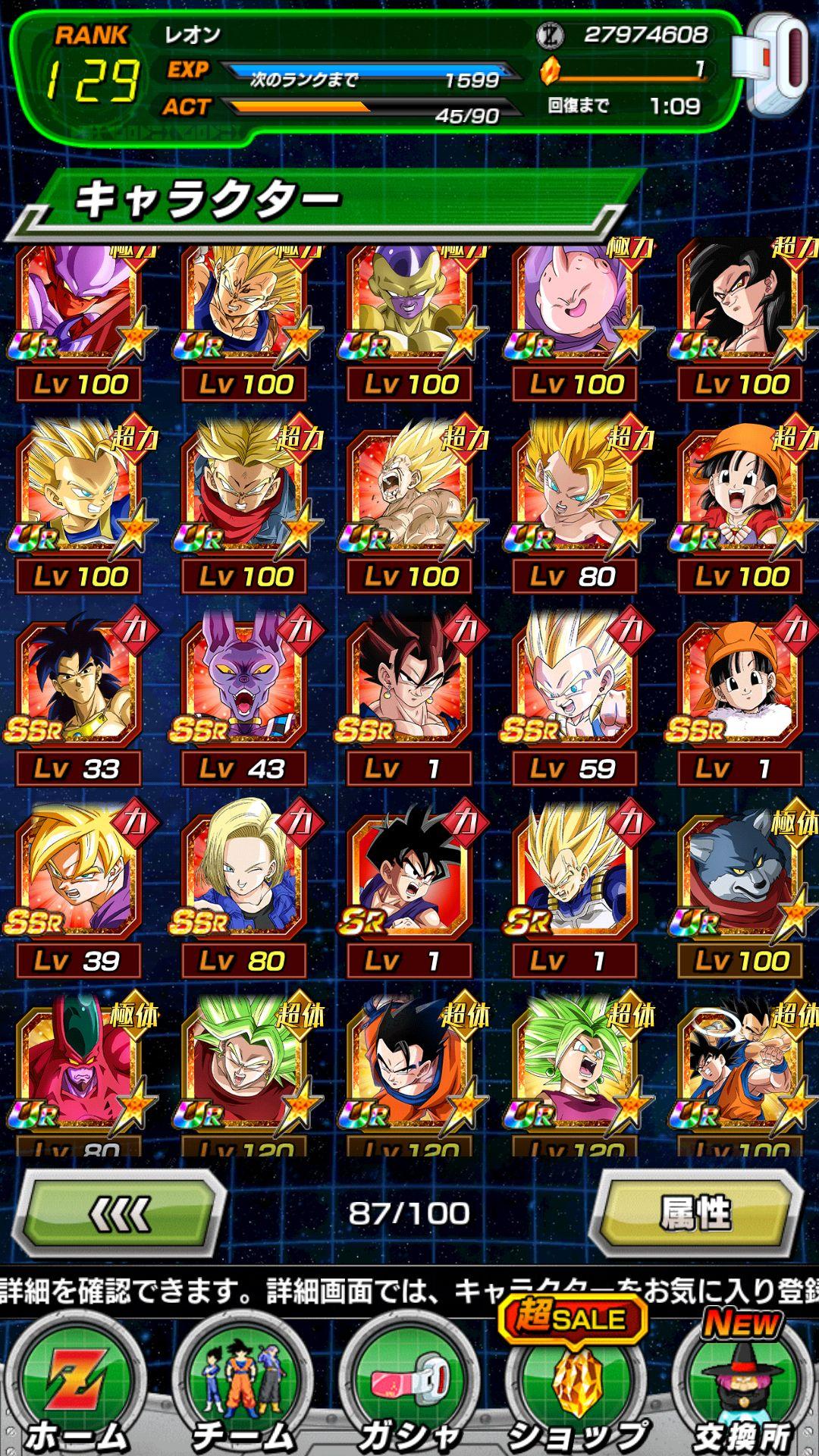Go back with the green arrows button
819x1456 pixels.
121,1215
